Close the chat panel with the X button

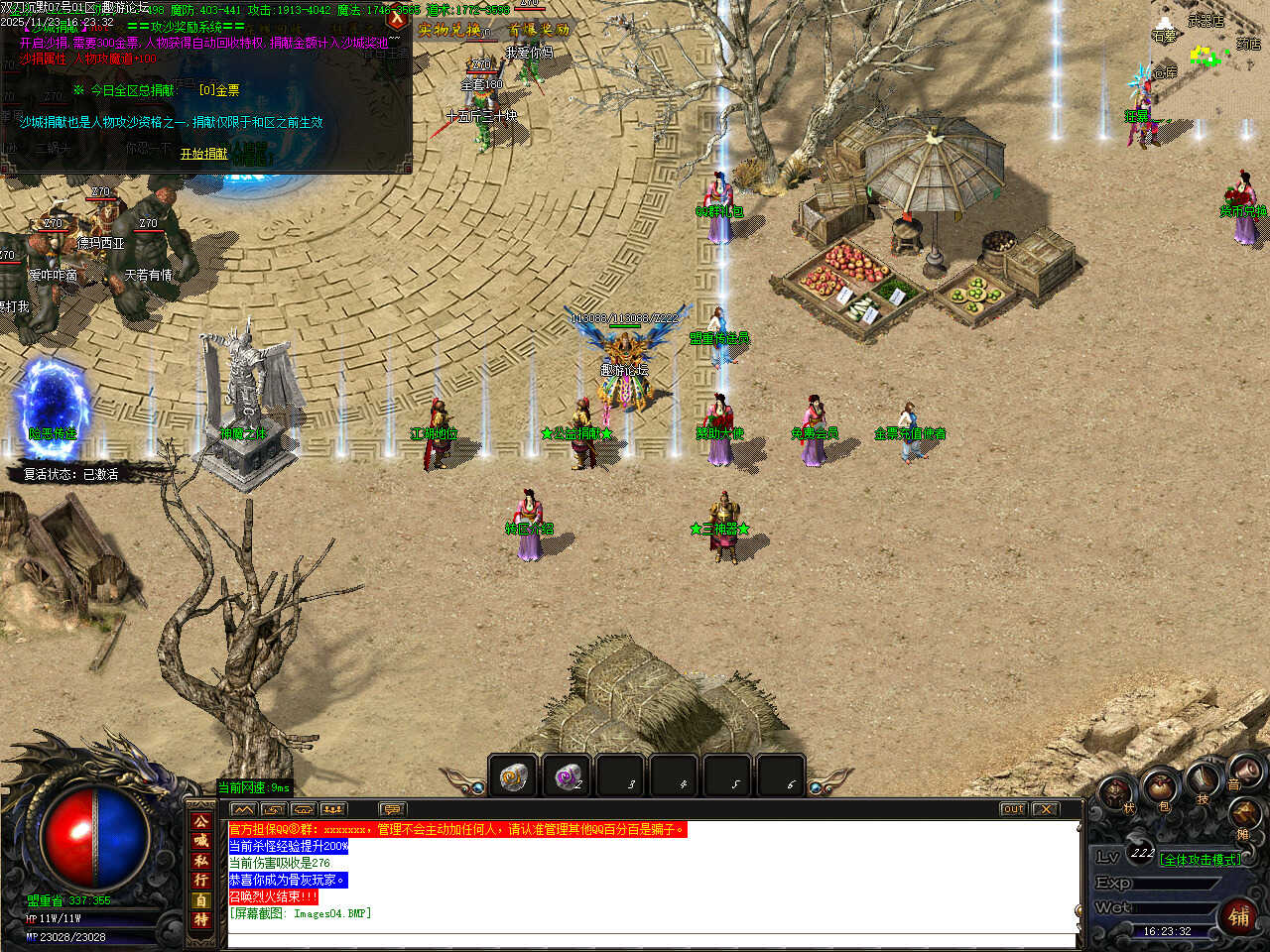(x=1045, y=809)
